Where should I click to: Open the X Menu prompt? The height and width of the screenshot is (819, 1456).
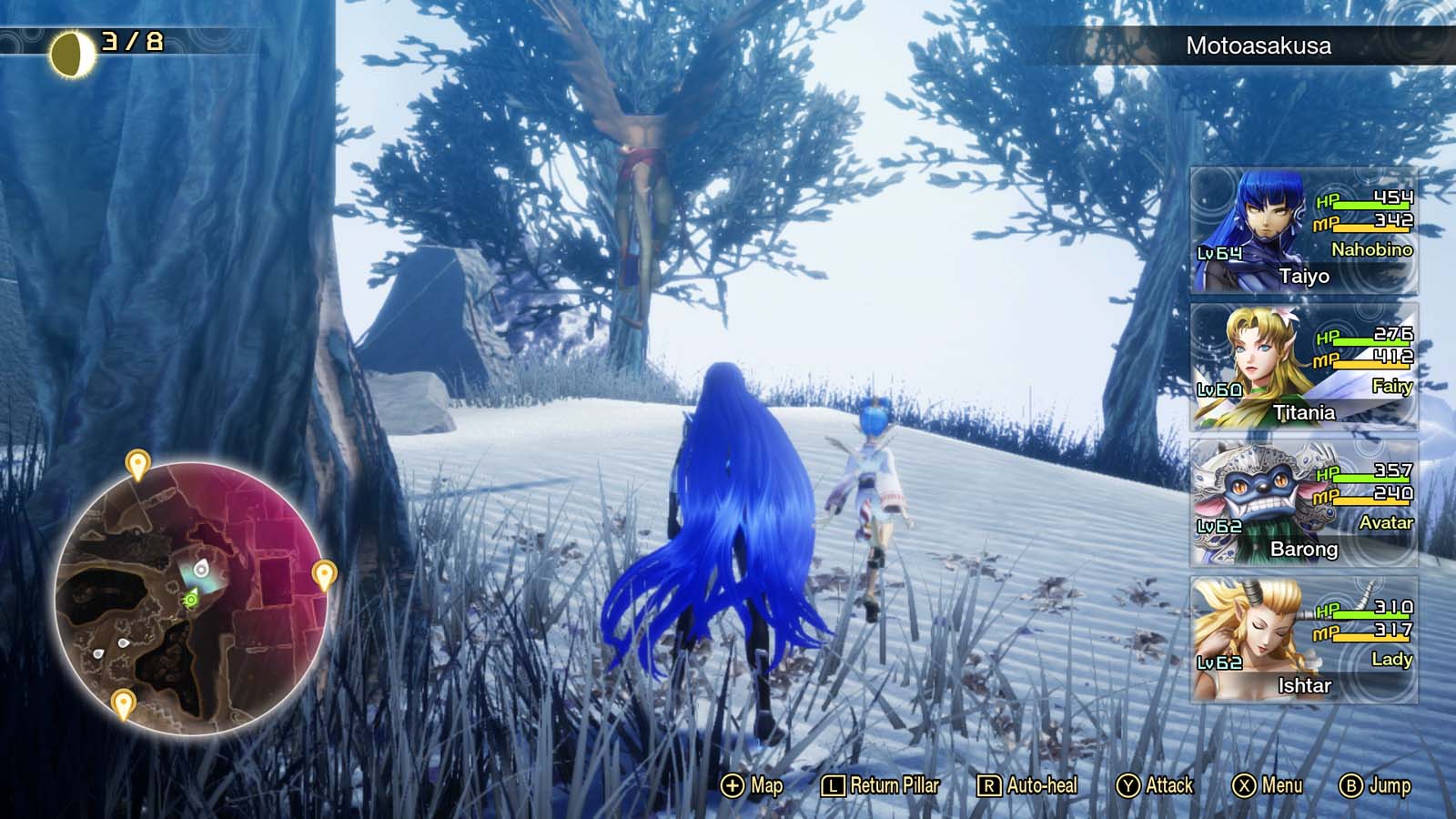coord(1265,783)
